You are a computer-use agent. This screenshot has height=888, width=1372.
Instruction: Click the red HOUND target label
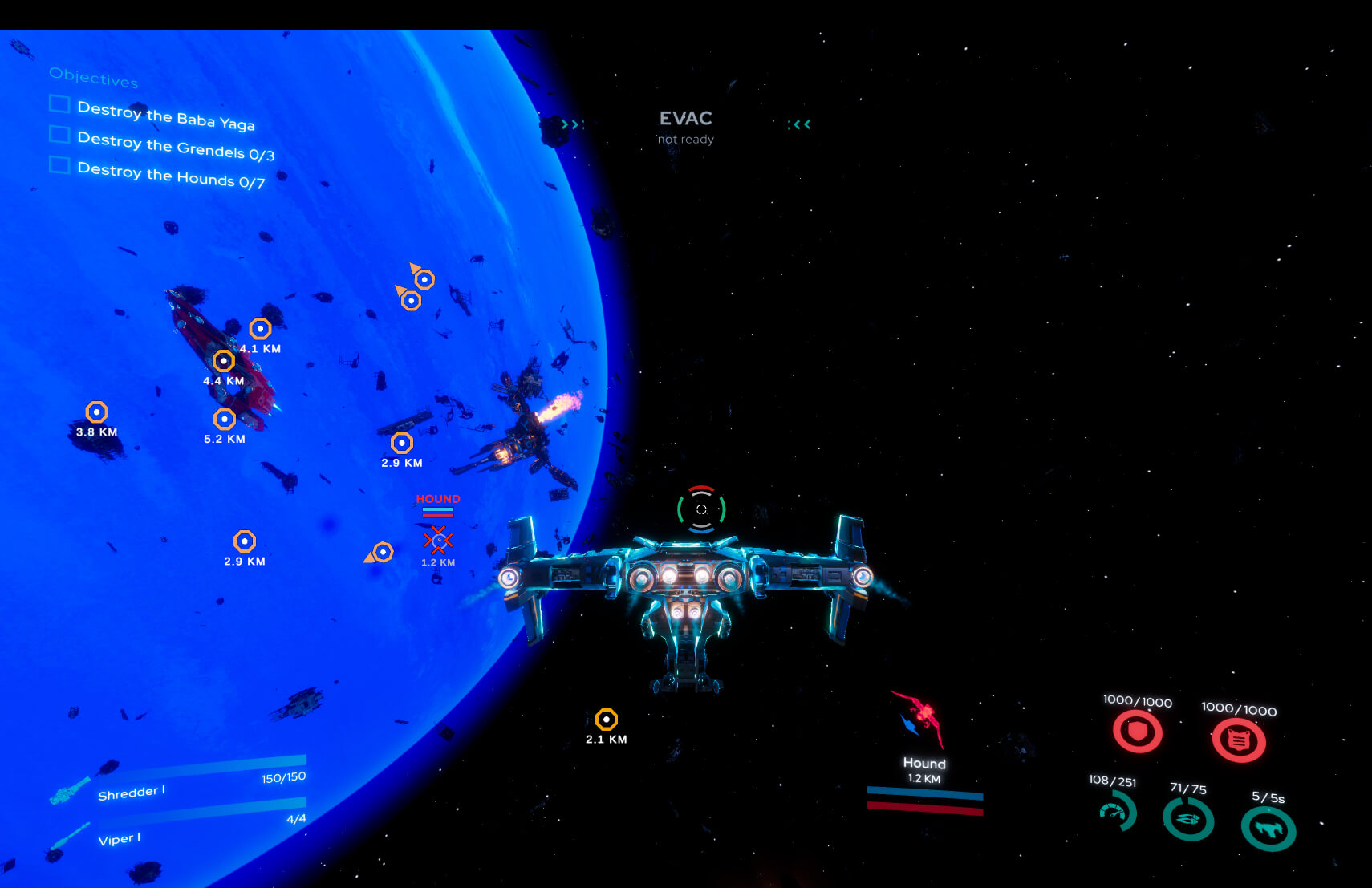tap(437, 498)
